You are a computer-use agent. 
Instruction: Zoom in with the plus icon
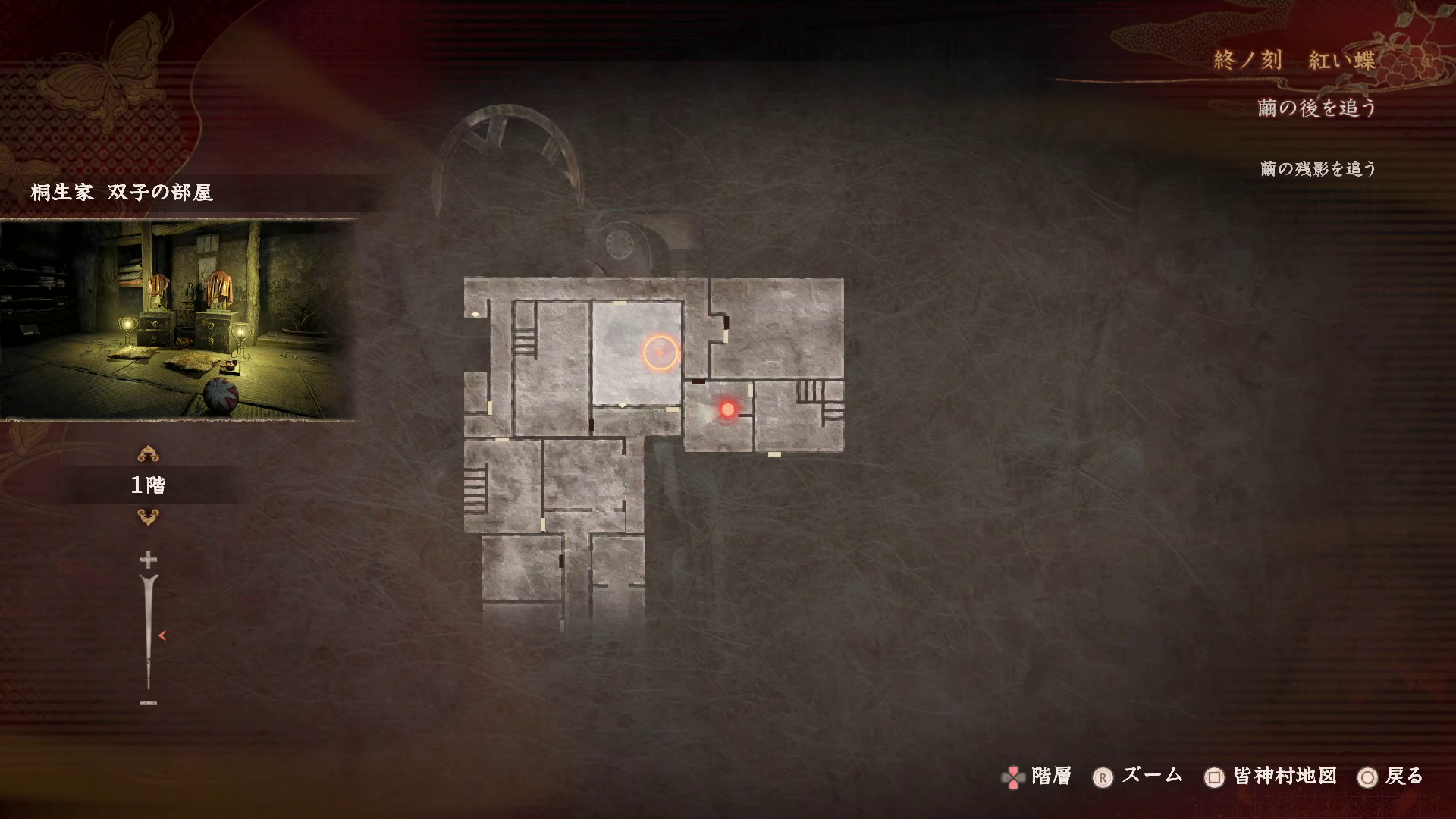coord(148,560)
